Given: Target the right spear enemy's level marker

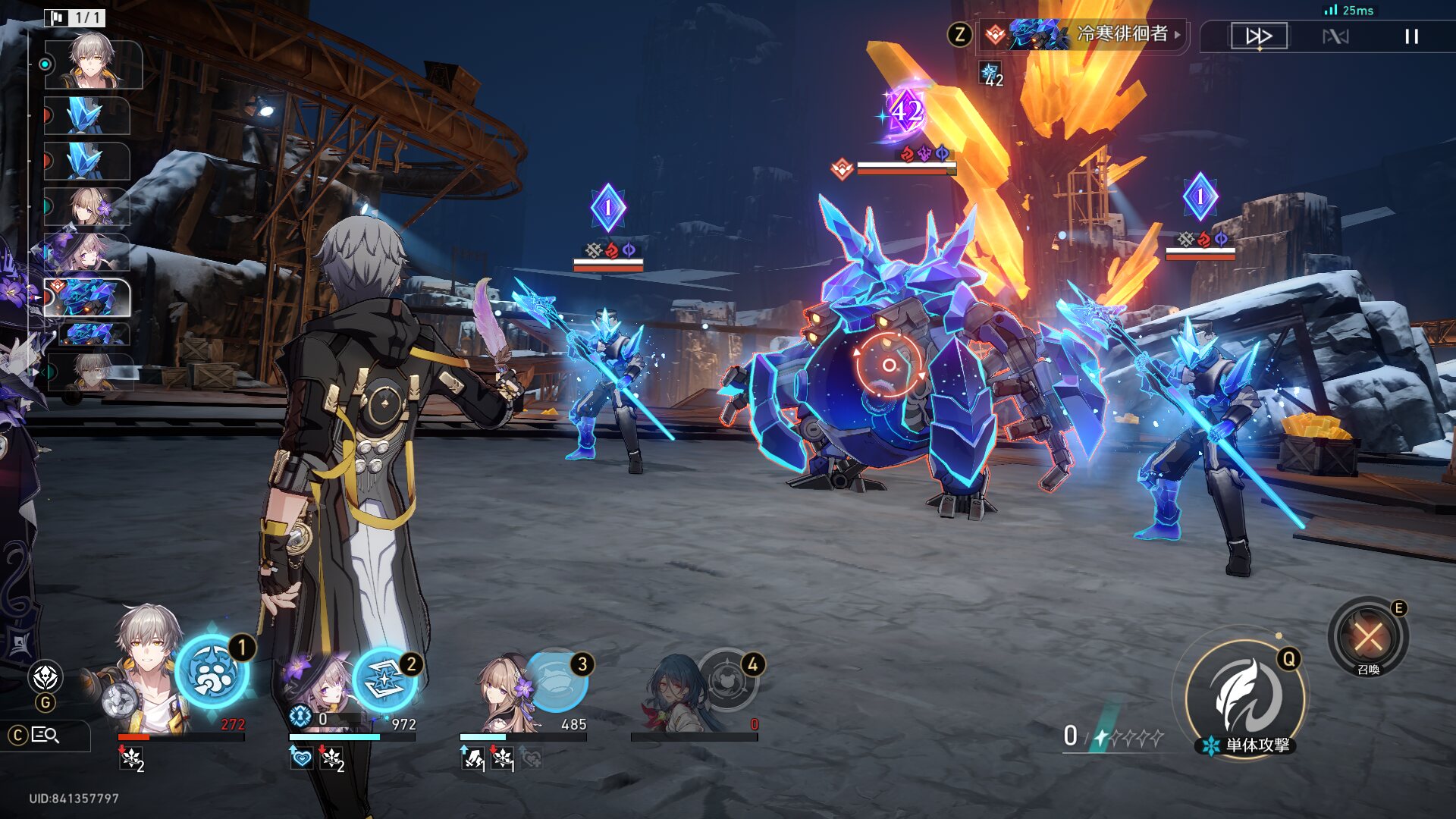Looking at the screenshot, I should pyautogui.click(x=1200, y=197).
